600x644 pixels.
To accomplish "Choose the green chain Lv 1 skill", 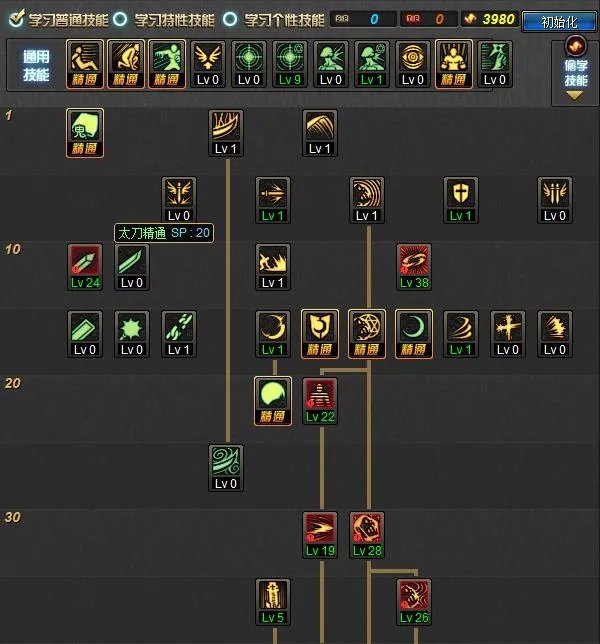I will [179, 328].
